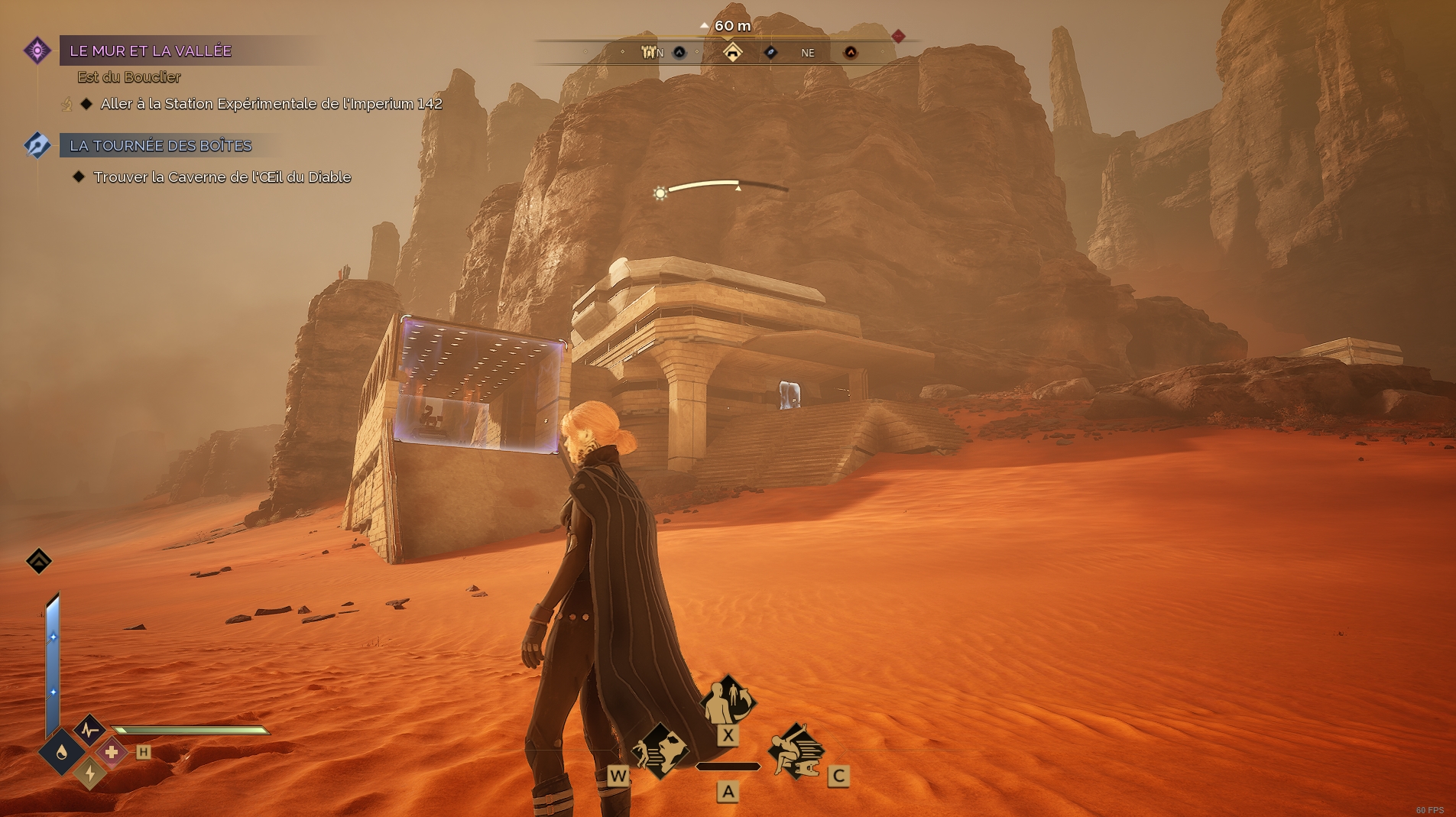Screen dimensions: 1456x817
Task: Select the Caverne de l'Œil du Diable objective
Action: pos(222,177)
